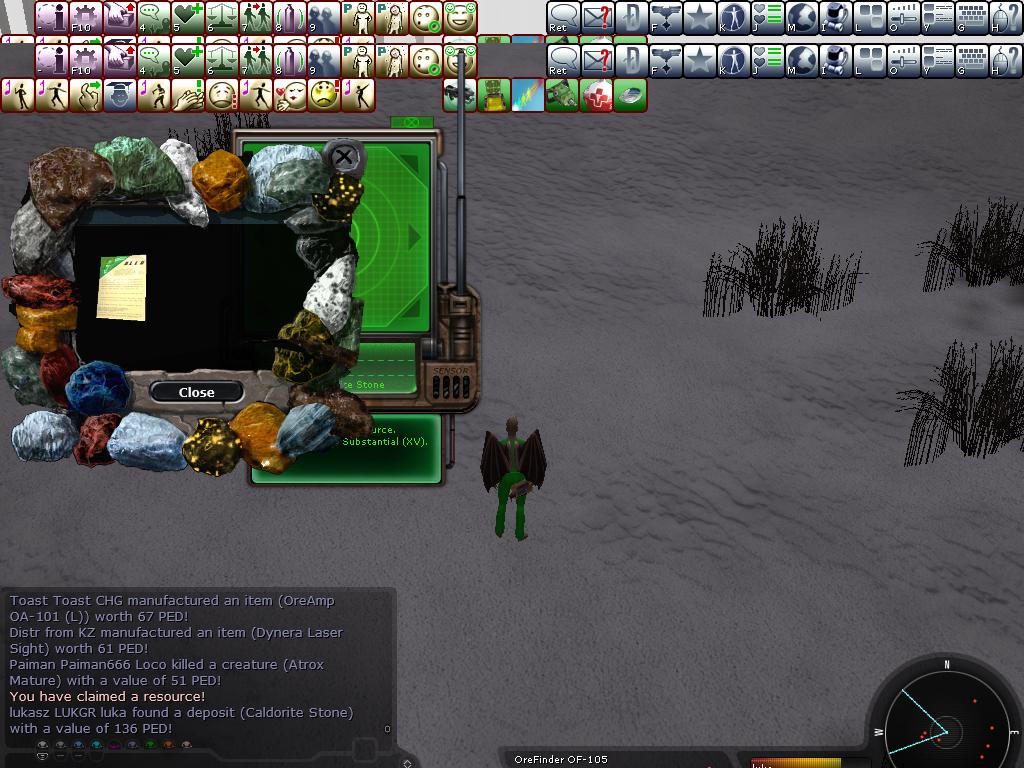Select the green disc item icon
The width and height of the screenshot is (1024, 768).
click(x=630, y=96)
